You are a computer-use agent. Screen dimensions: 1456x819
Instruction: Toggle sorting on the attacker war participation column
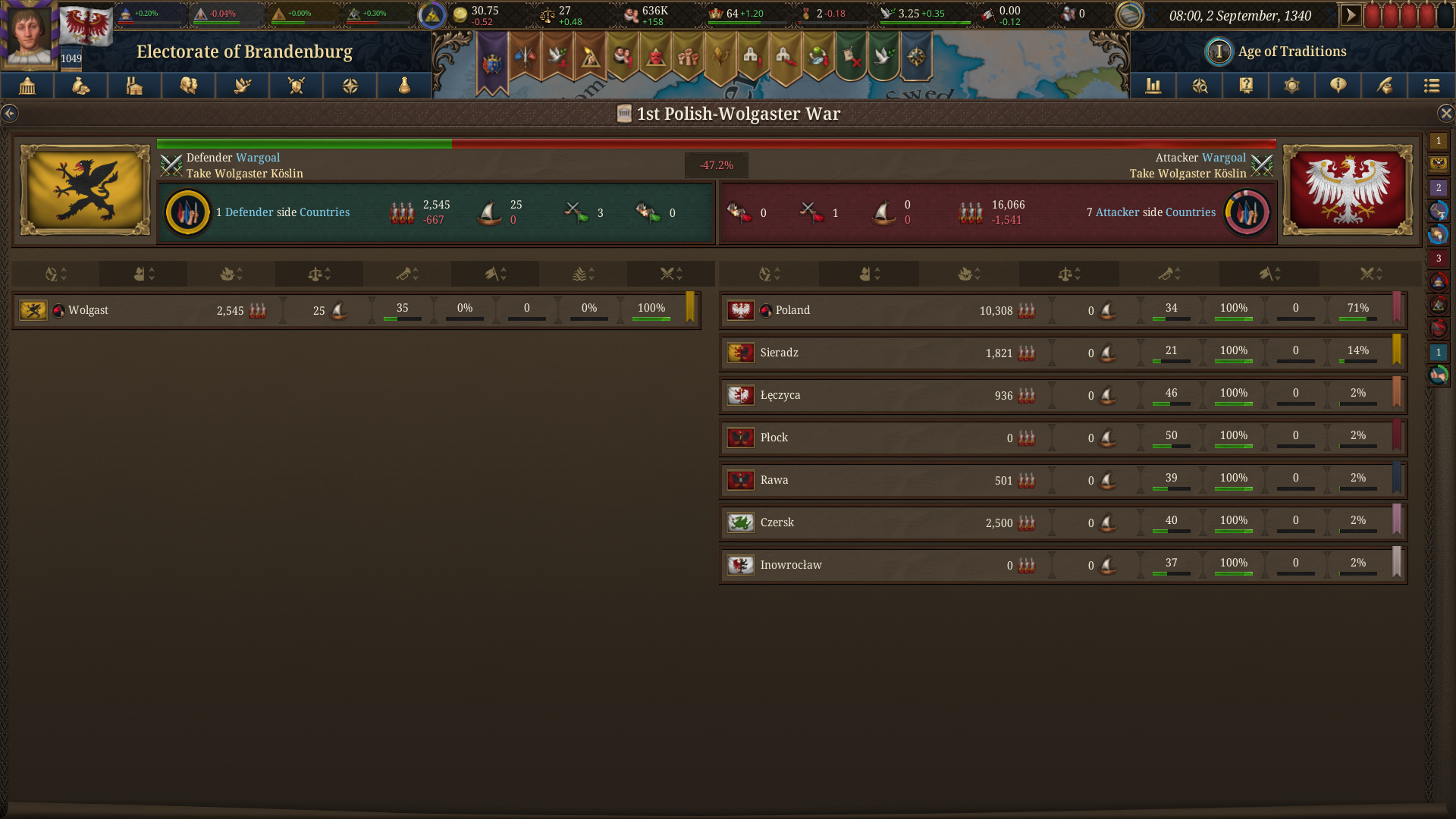(x=1370, y=274)
